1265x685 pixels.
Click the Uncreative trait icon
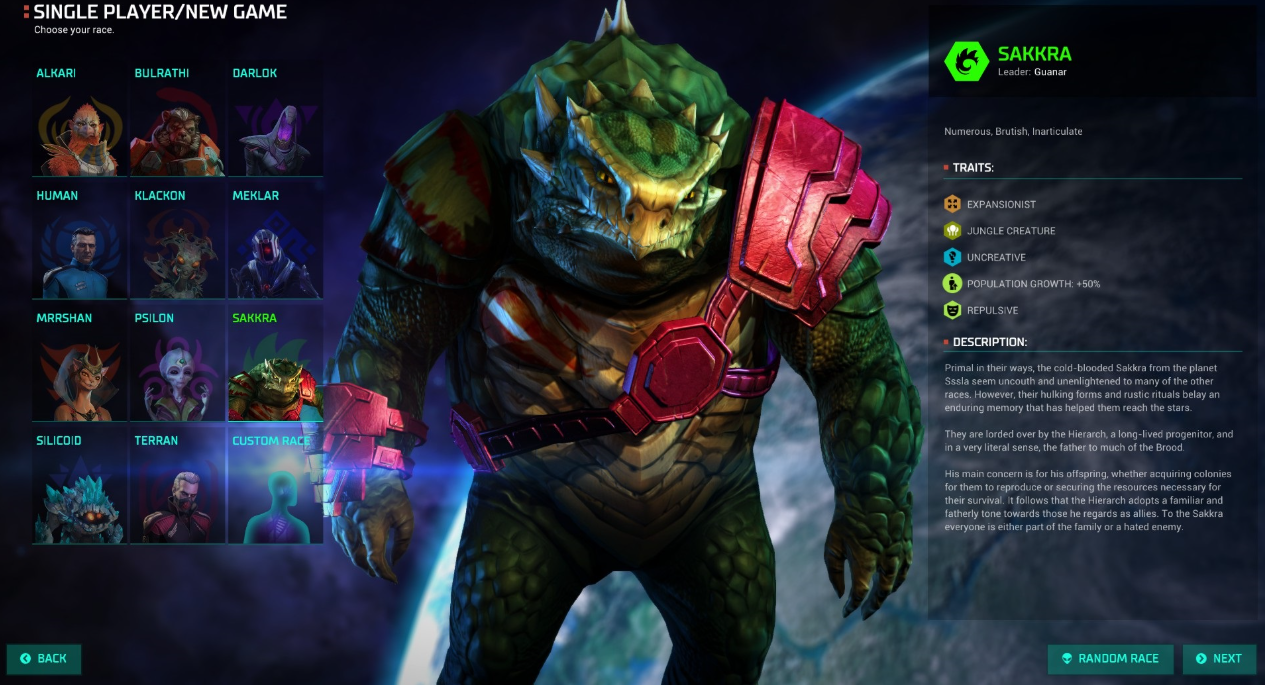tap(952, 257)
